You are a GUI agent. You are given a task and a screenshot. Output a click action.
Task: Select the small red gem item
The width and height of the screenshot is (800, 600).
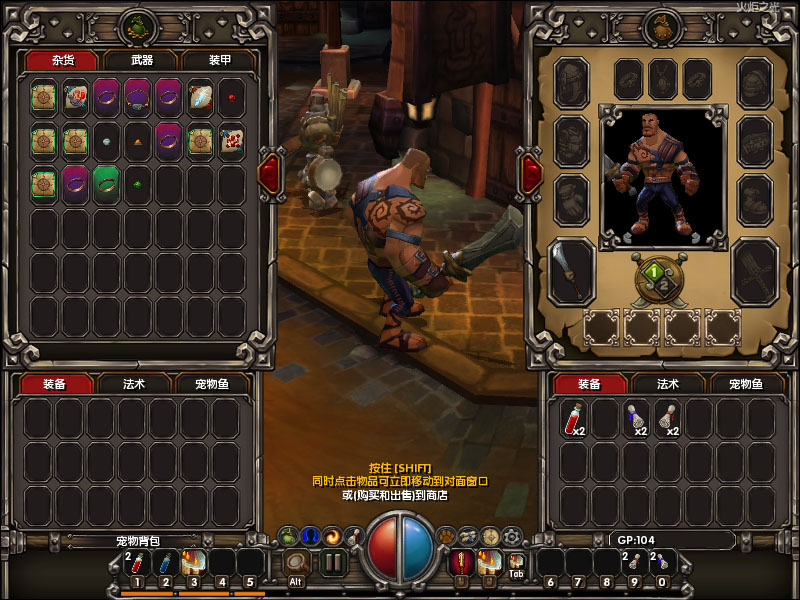(x=231, y=98)
